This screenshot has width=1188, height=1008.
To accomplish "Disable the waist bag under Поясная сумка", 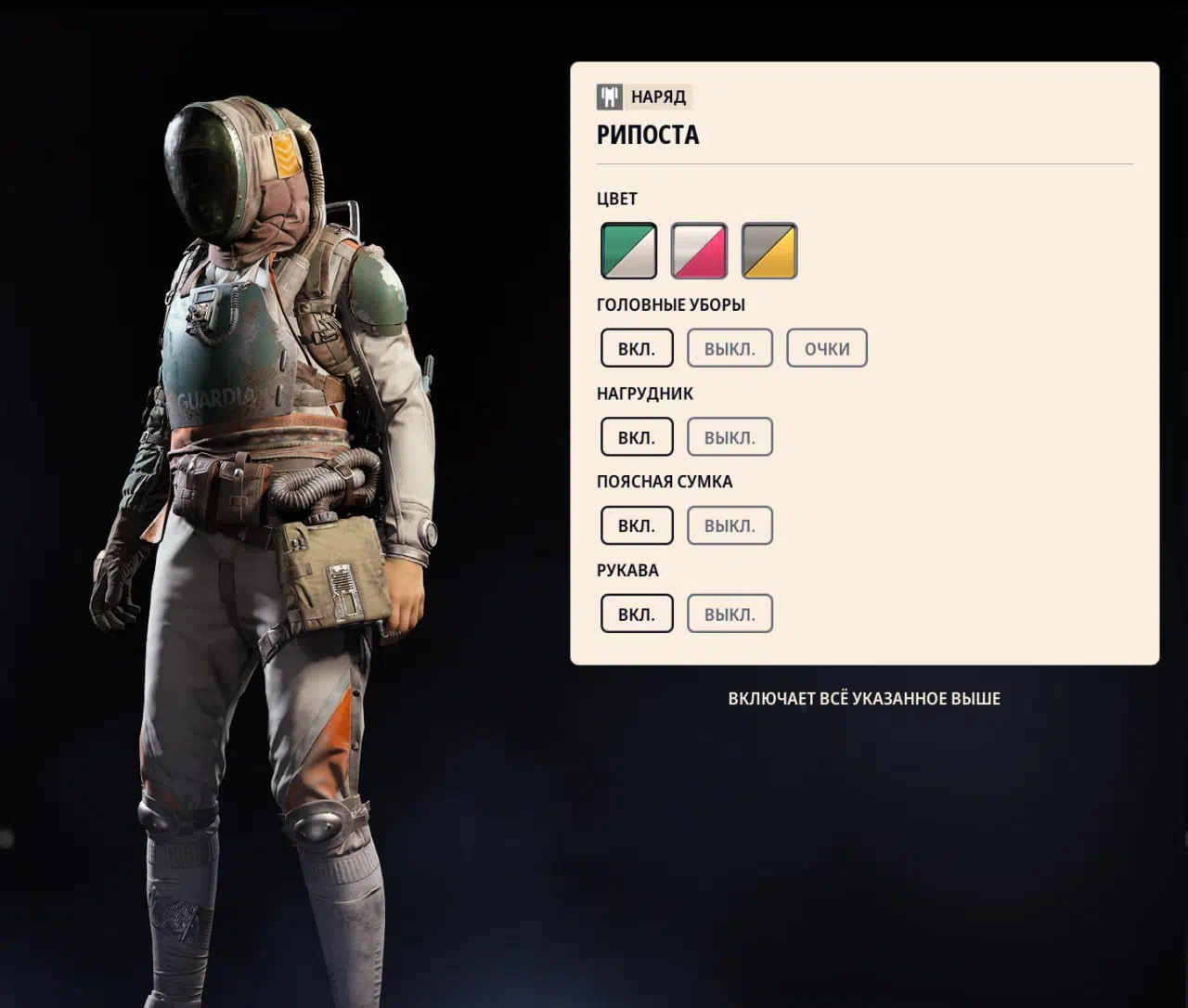I will [730, 525].
